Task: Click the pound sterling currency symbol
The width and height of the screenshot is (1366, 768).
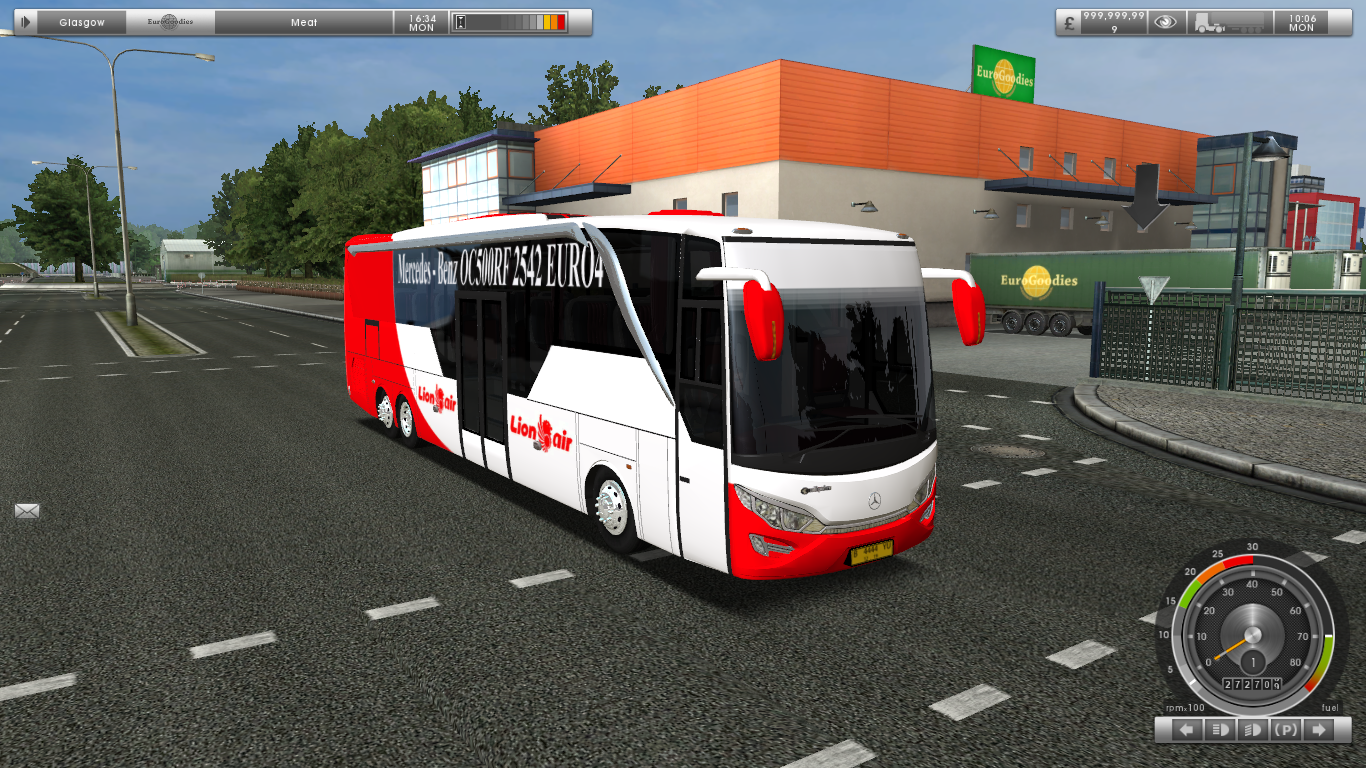Action: 1069,23
